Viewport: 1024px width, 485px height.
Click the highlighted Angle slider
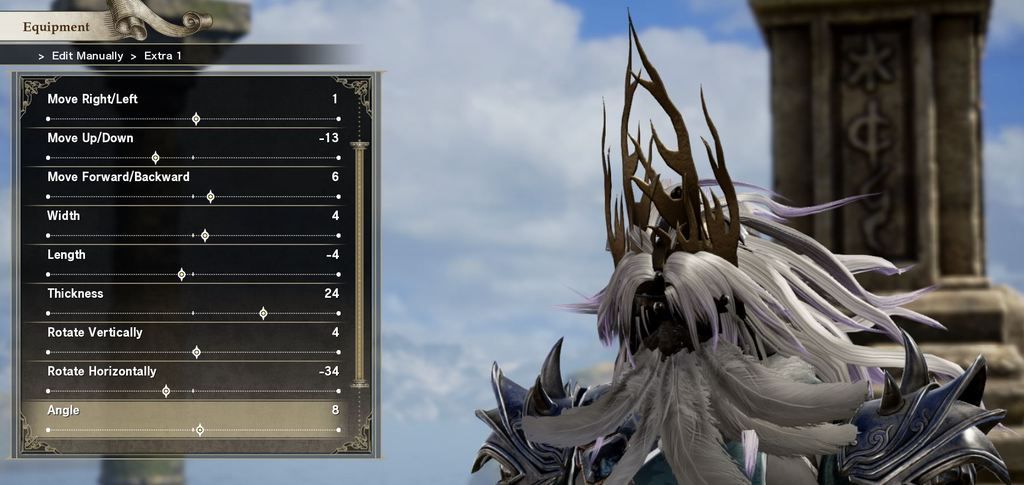coord(199,430)
